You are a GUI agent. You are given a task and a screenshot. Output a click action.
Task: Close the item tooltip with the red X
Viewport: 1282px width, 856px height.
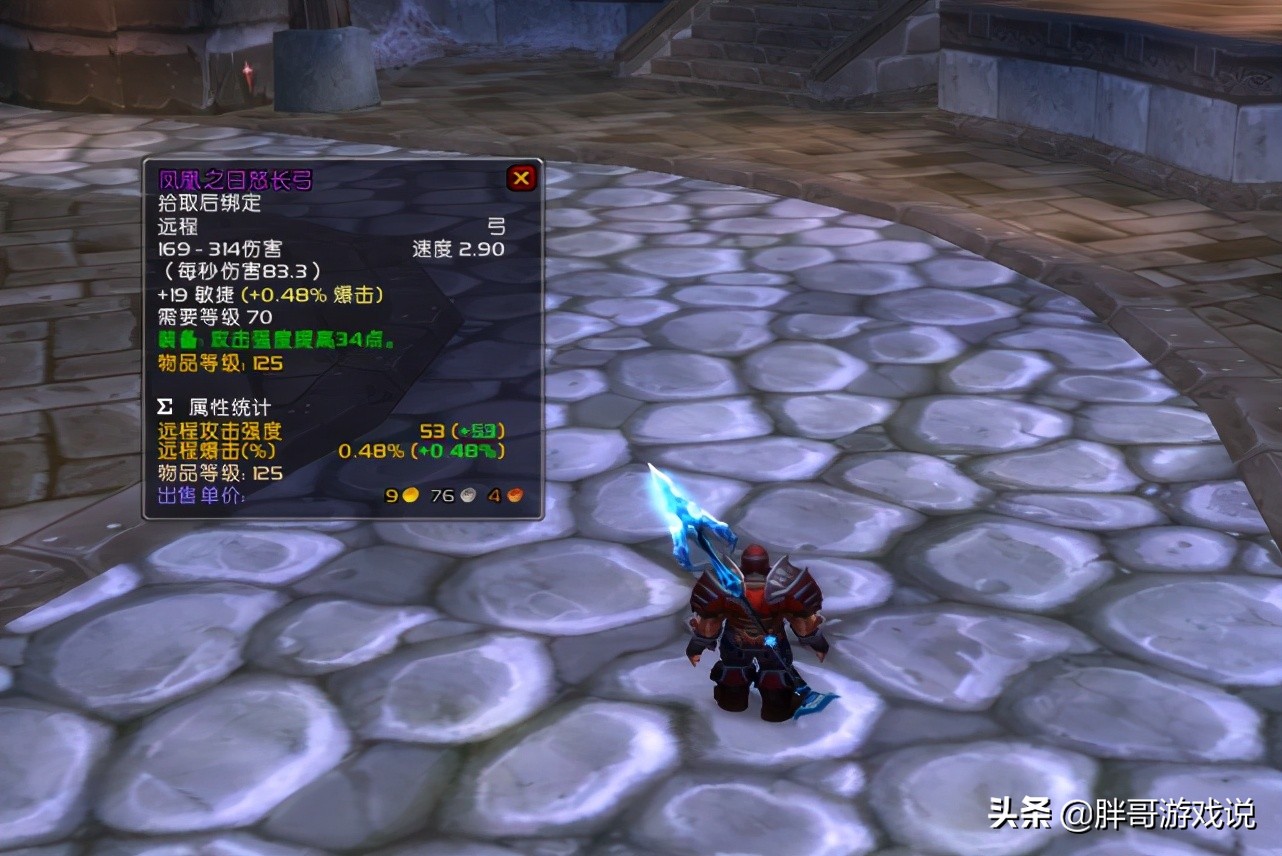[521, 177]
